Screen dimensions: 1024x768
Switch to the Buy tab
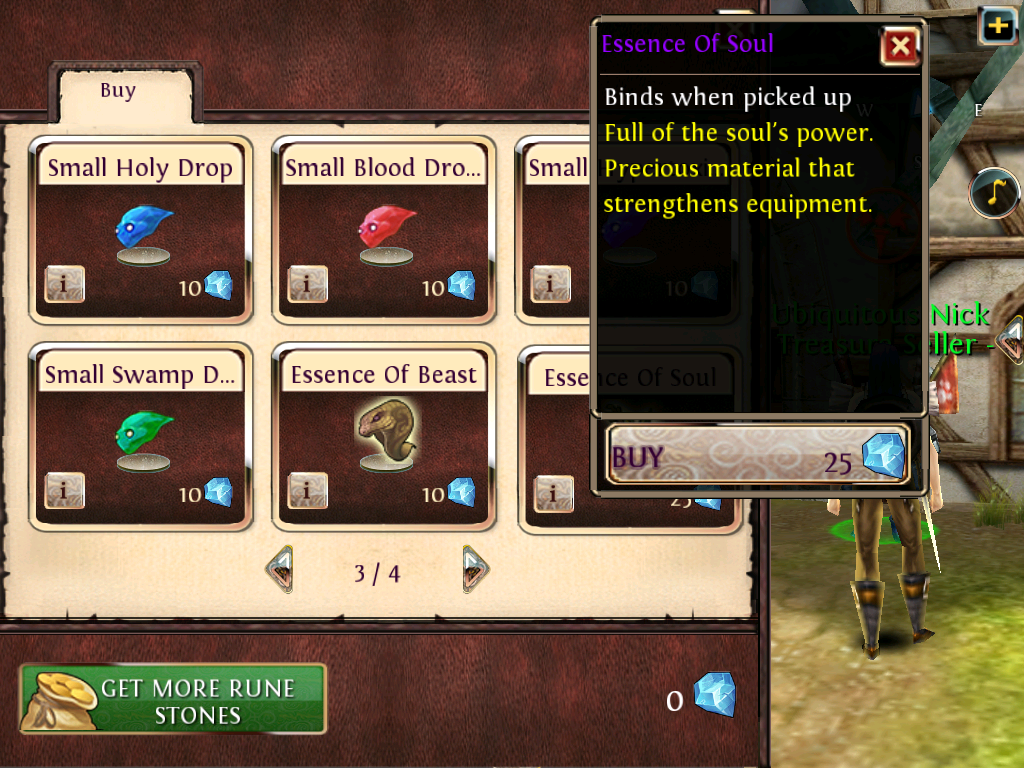point(118,92)
